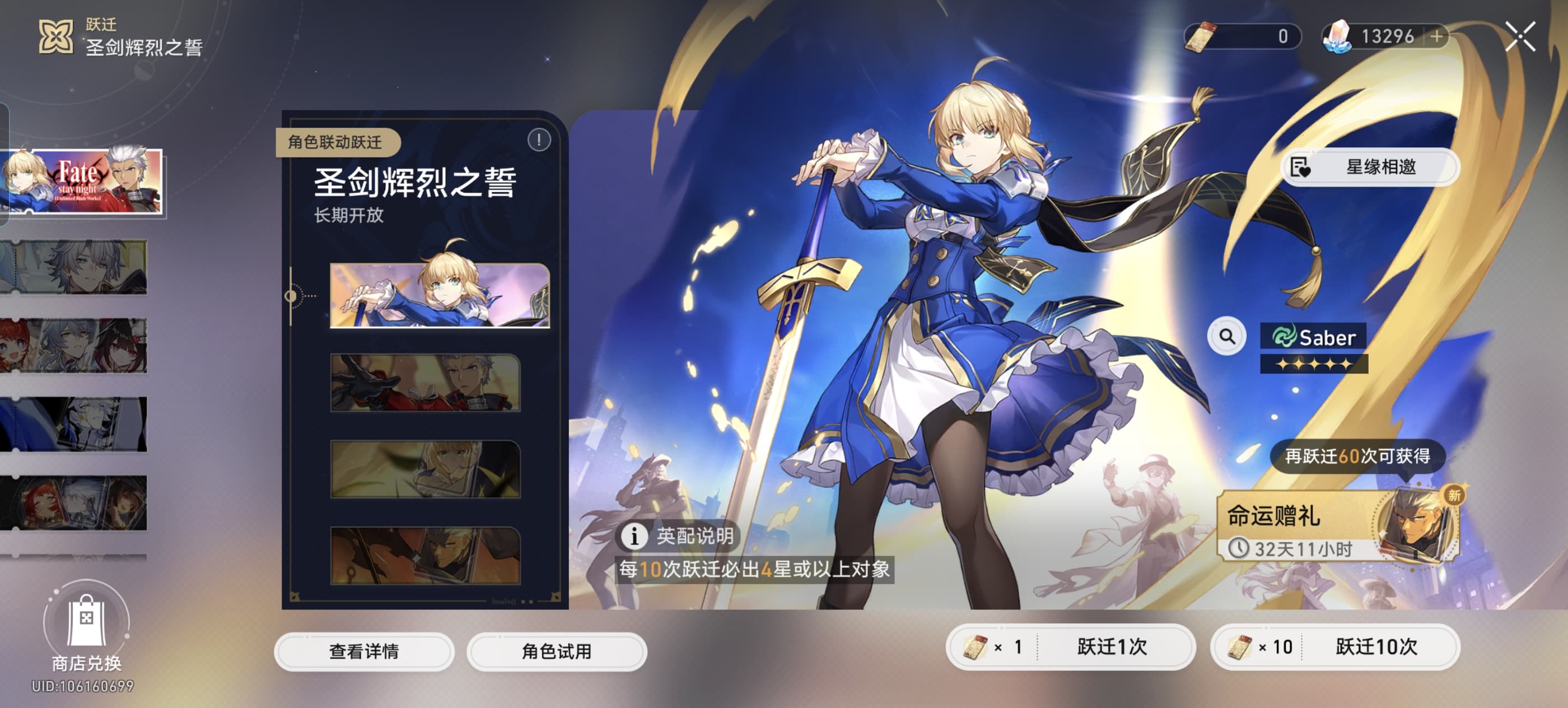Select the Saber thumbnail in the banner panel

click(x=439, y=295)
